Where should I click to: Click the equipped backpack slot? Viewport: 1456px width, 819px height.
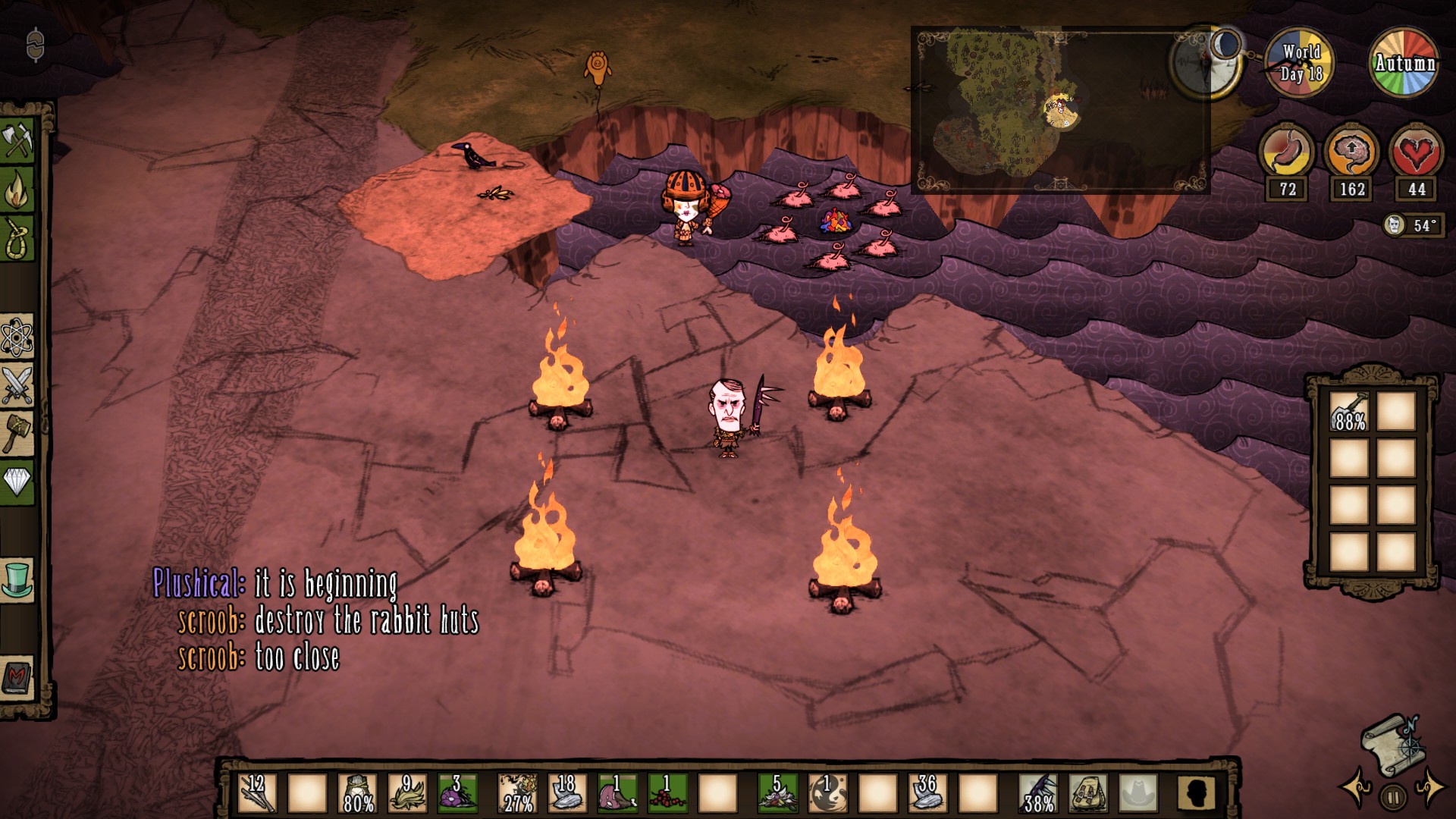pyautogui.click(x=1089, y=793)
